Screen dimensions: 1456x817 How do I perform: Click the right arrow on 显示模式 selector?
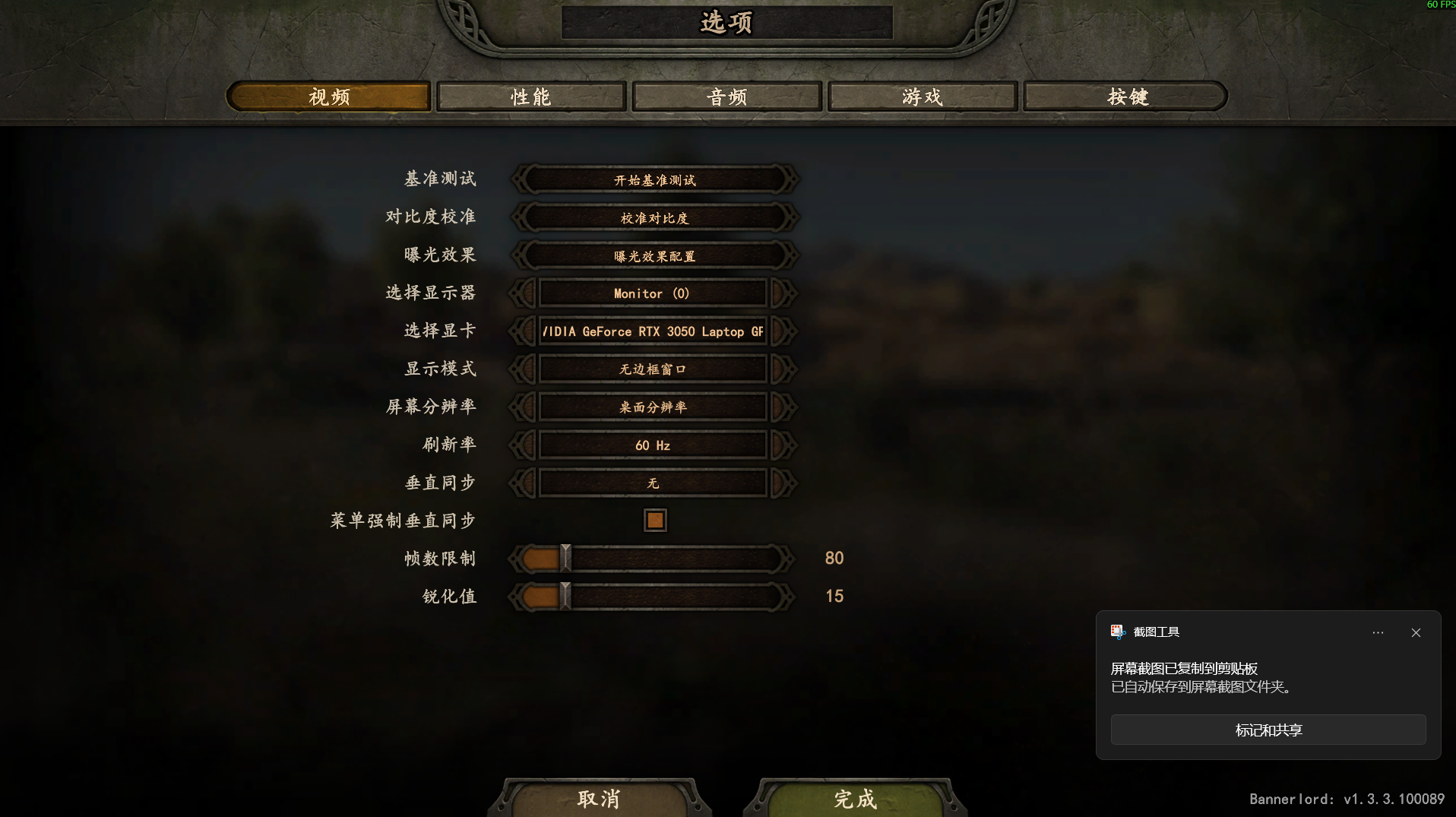[x=783, y=369]
